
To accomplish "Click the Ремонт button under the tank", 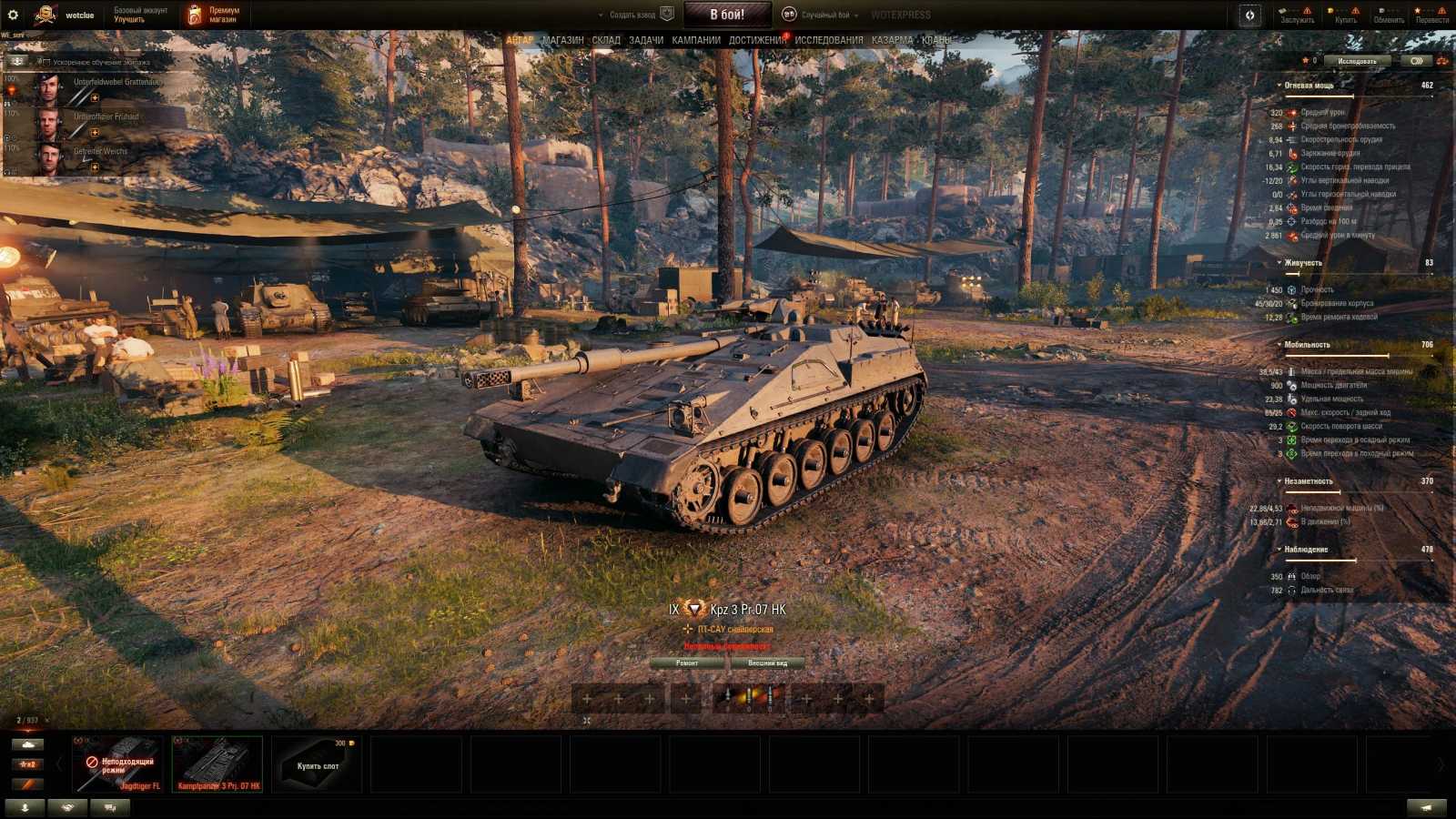I will 689,663.
